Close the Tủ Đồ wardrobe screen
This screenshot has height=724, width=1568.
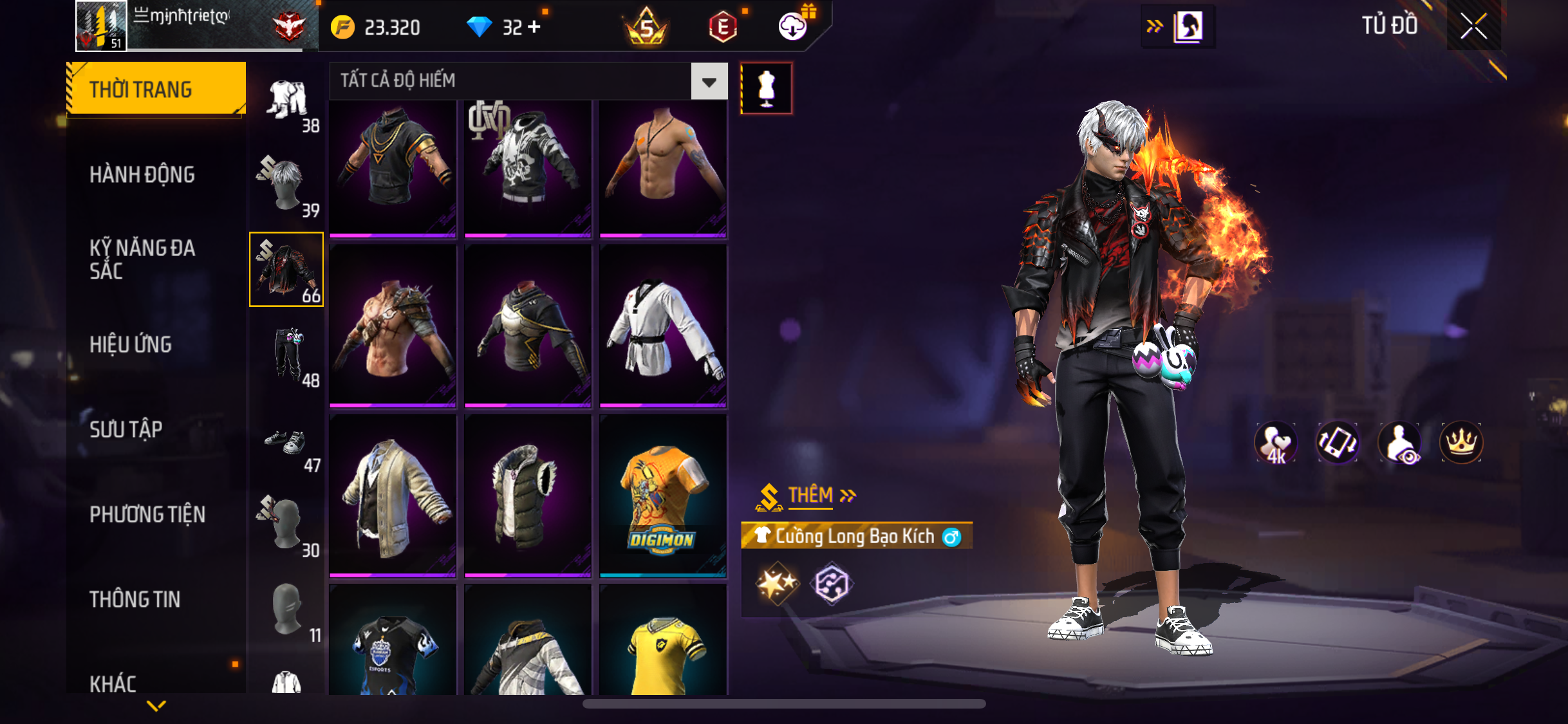point(1473,26)
